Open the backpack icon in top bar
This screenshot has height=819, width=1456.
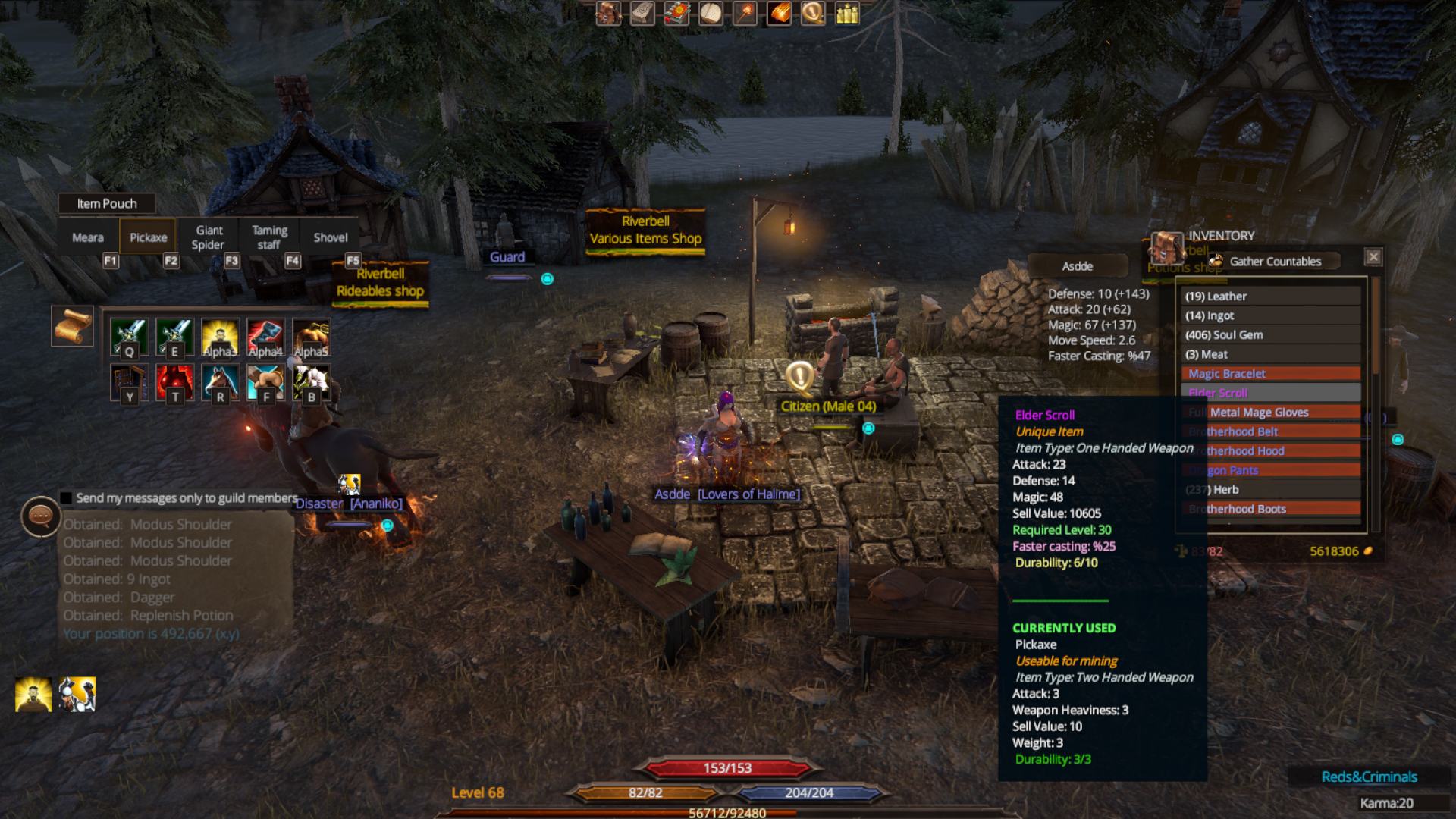(608, 13)
